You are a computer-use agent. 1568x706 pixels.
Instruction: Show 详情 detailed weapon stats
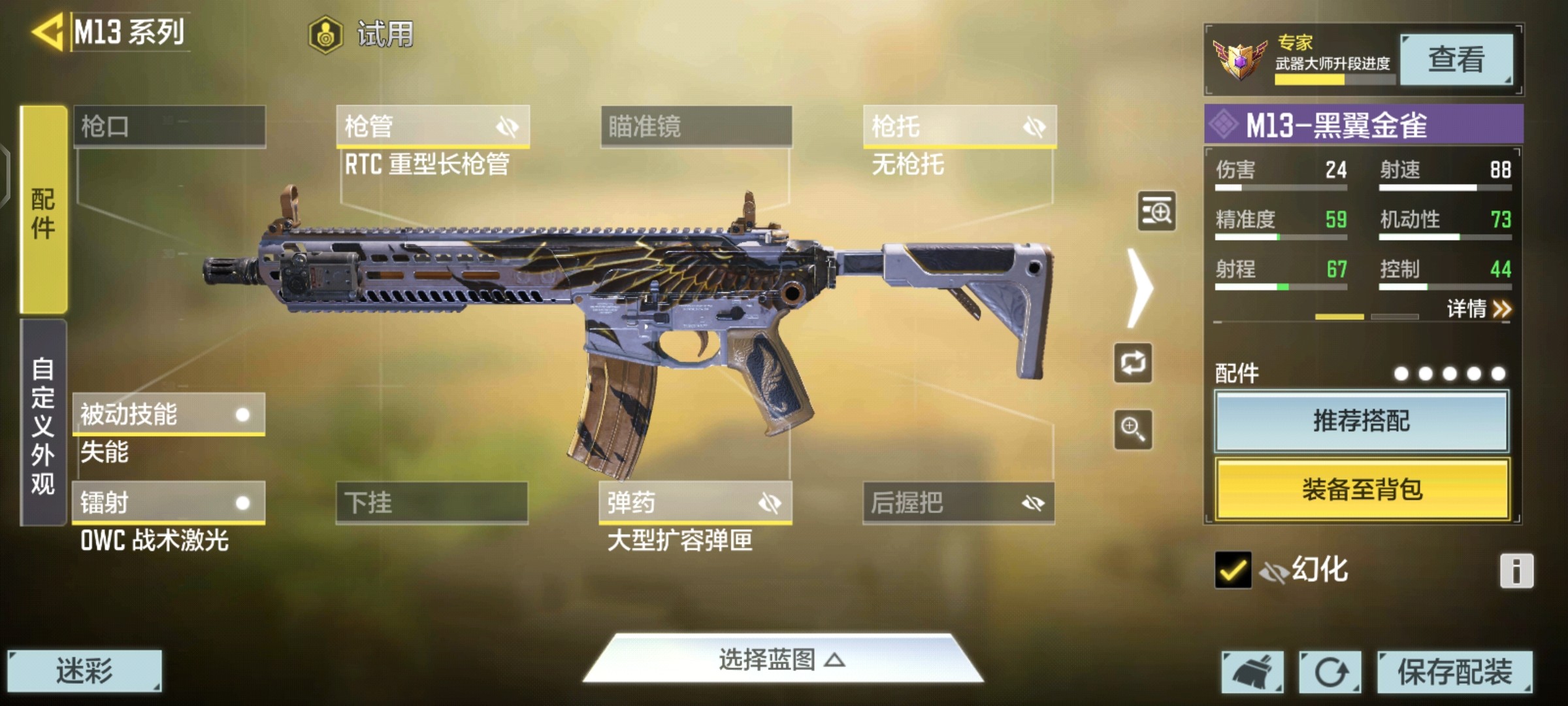[x=1478, y=309]
